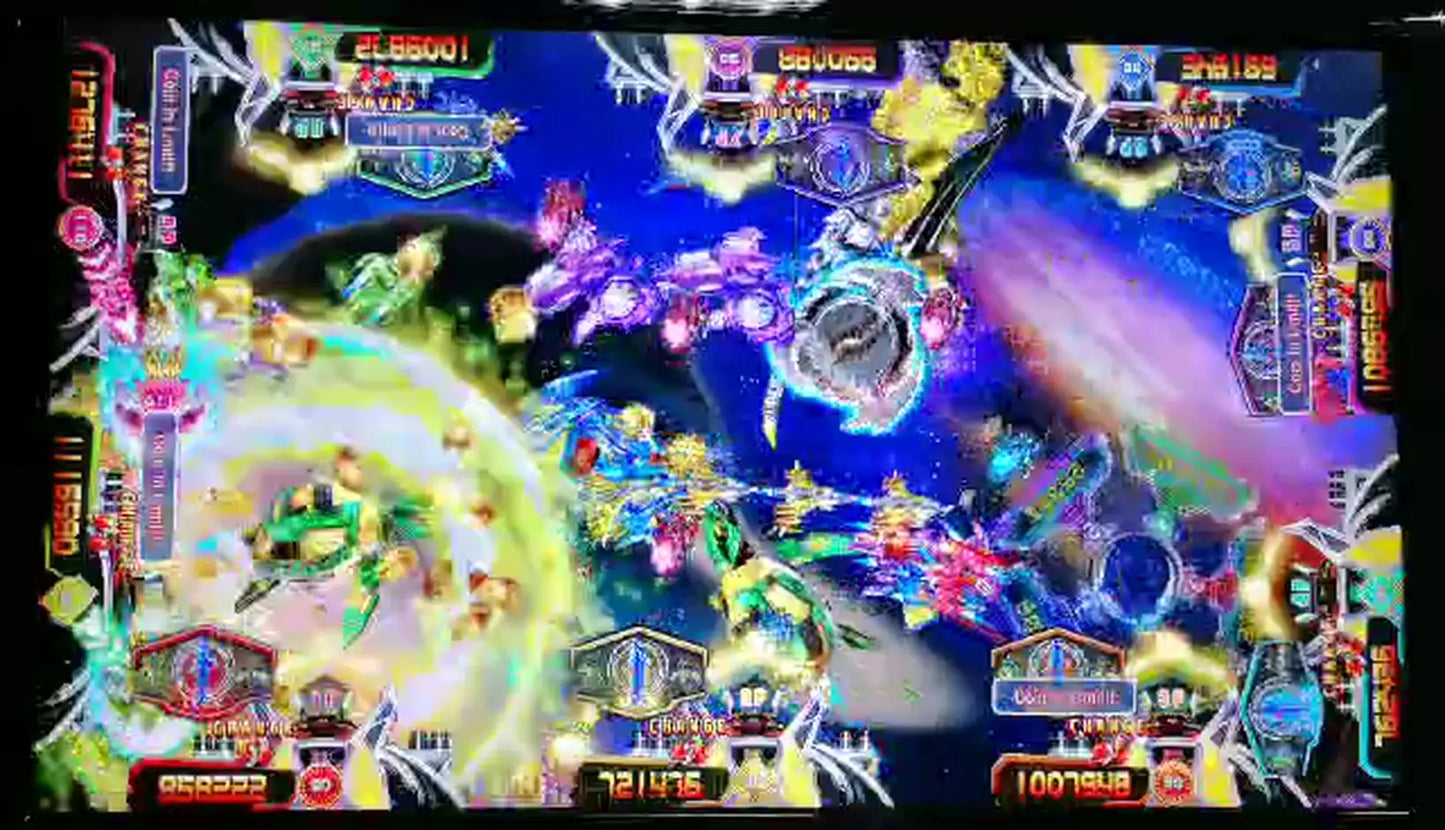Select the red sword weapon emblem
The width and height of the screenshot is (1445, 830).
[203, 670]
